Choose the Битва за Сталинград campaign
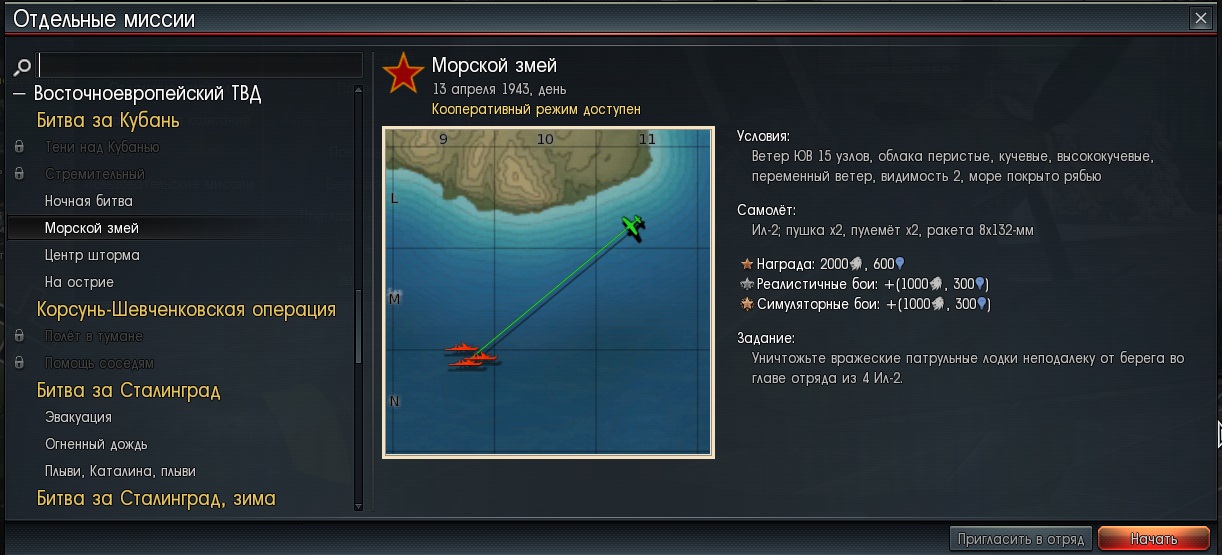This screenshot has width=1222, height=555. [x=128, y=390]
